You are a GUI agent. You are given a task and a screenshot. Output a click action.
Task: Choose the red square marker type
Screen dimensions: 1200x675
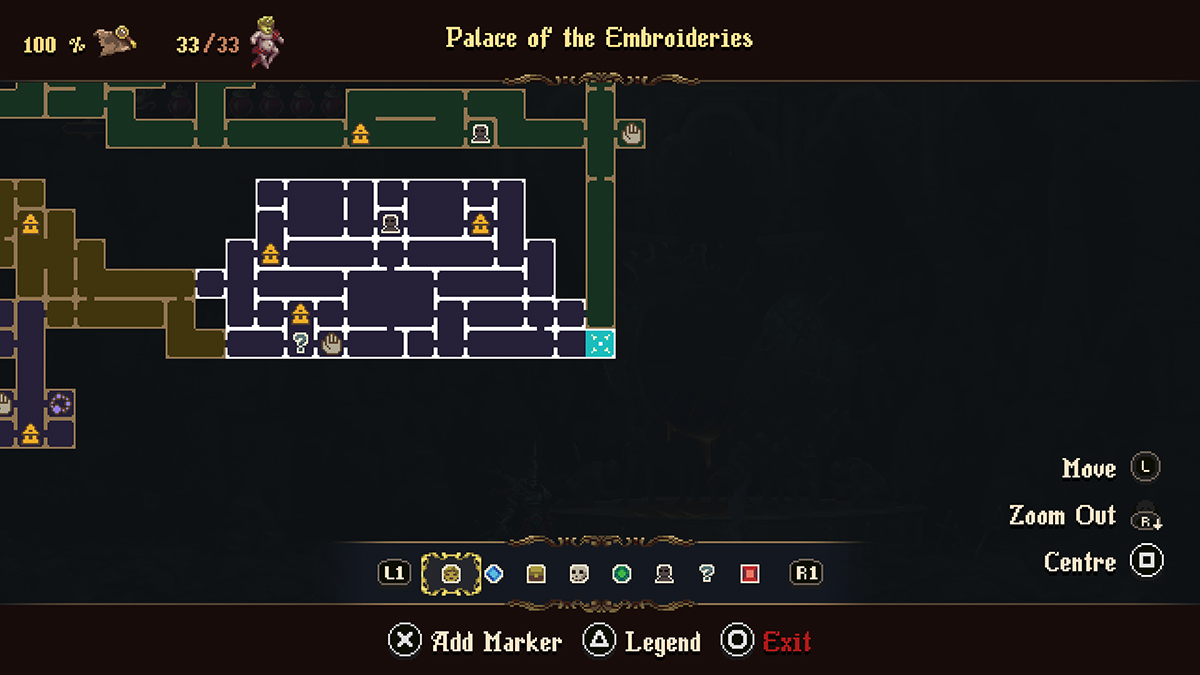pyautogui.click(x=750, y=574)
